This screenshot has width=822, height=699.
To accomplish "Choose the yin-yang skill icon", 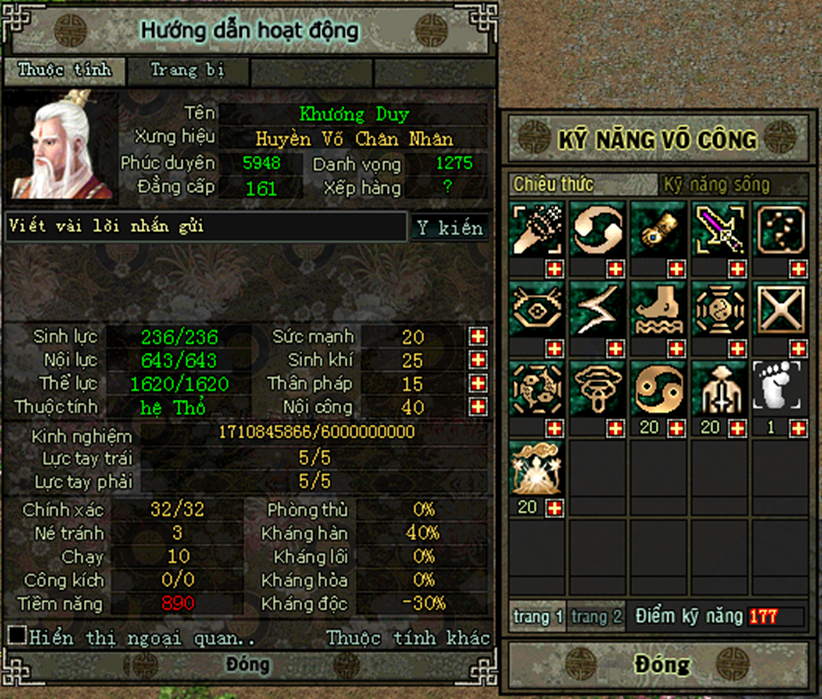I will coord(659,388).
